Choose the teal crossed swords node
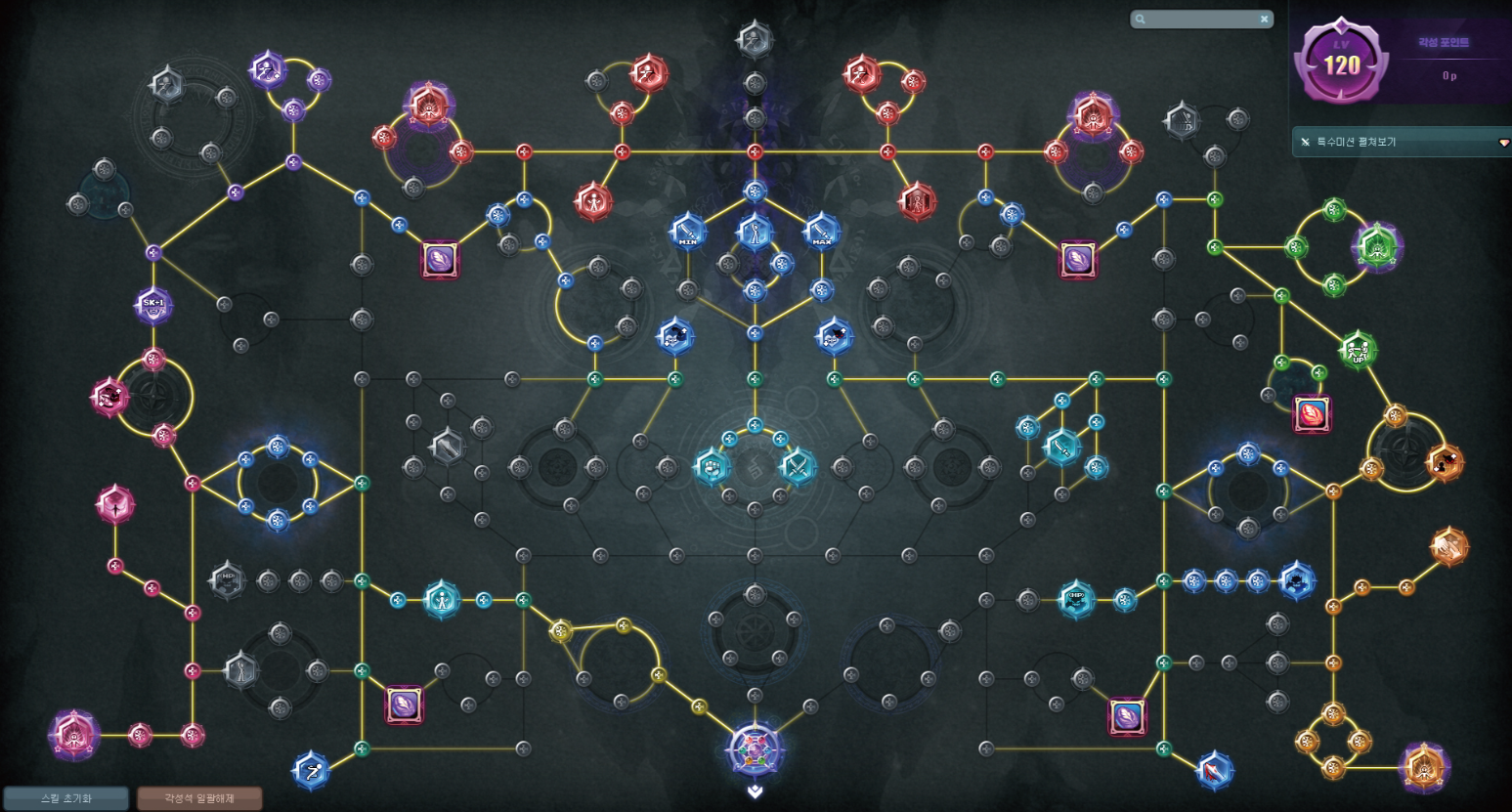The height and width of the screenshot is (812, 1512). [x=798, y=466]
